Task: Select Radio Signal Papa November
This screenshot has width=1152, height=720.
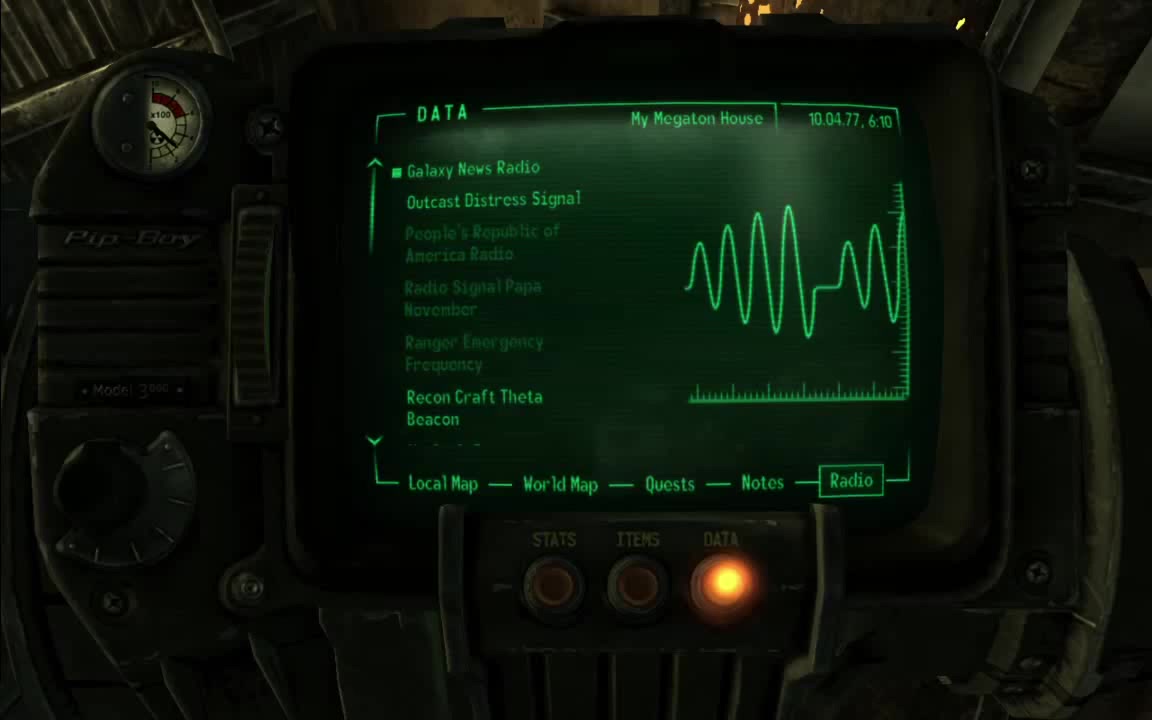Action: 472,298
